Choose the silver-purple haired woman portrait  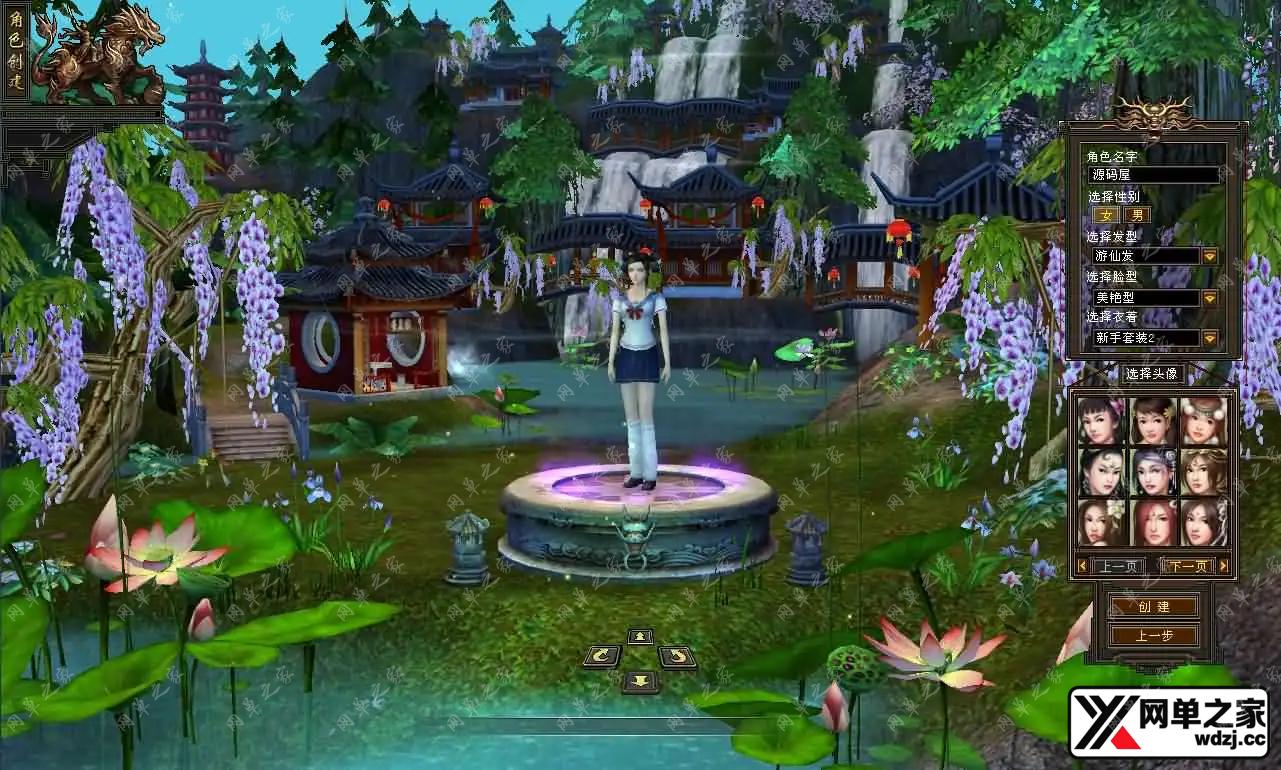(1153, 471)
